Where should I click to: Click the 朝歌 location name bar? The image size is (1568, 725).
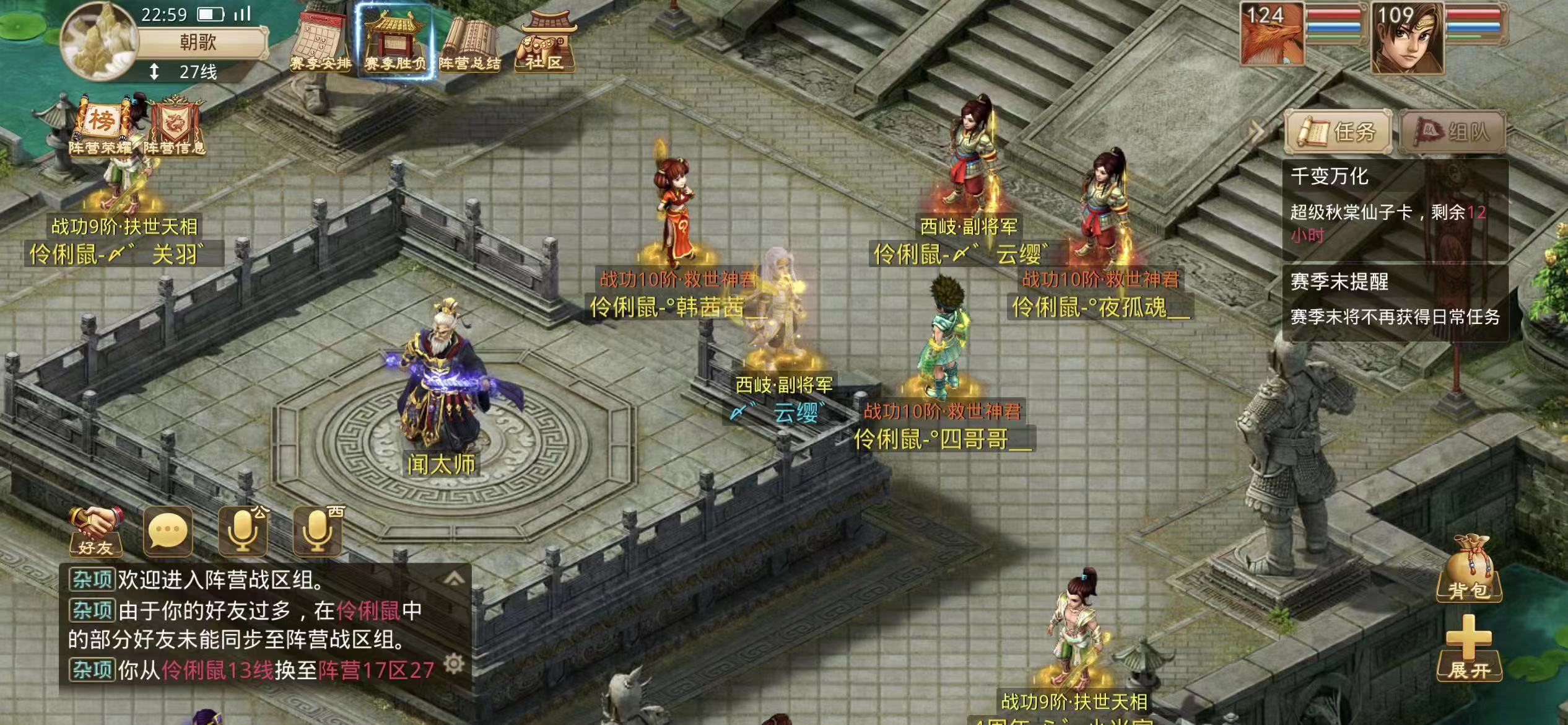pos(198,42)
